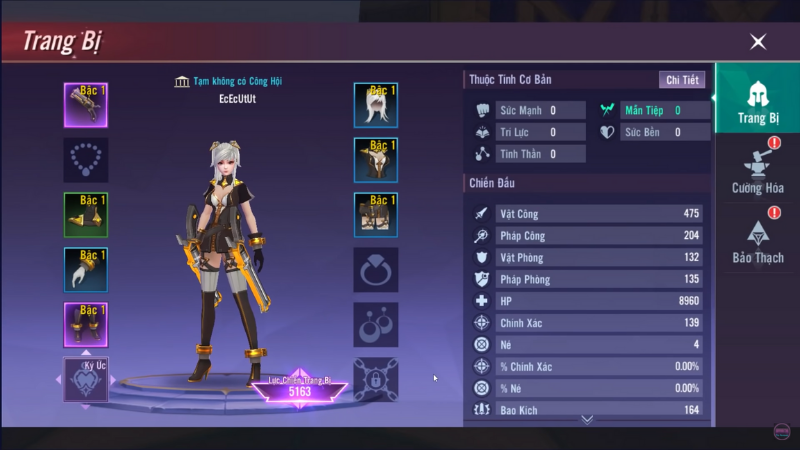Select the black jacket armor slot
Viewport: 800px width, 450px height.
[x=376, y=160]
